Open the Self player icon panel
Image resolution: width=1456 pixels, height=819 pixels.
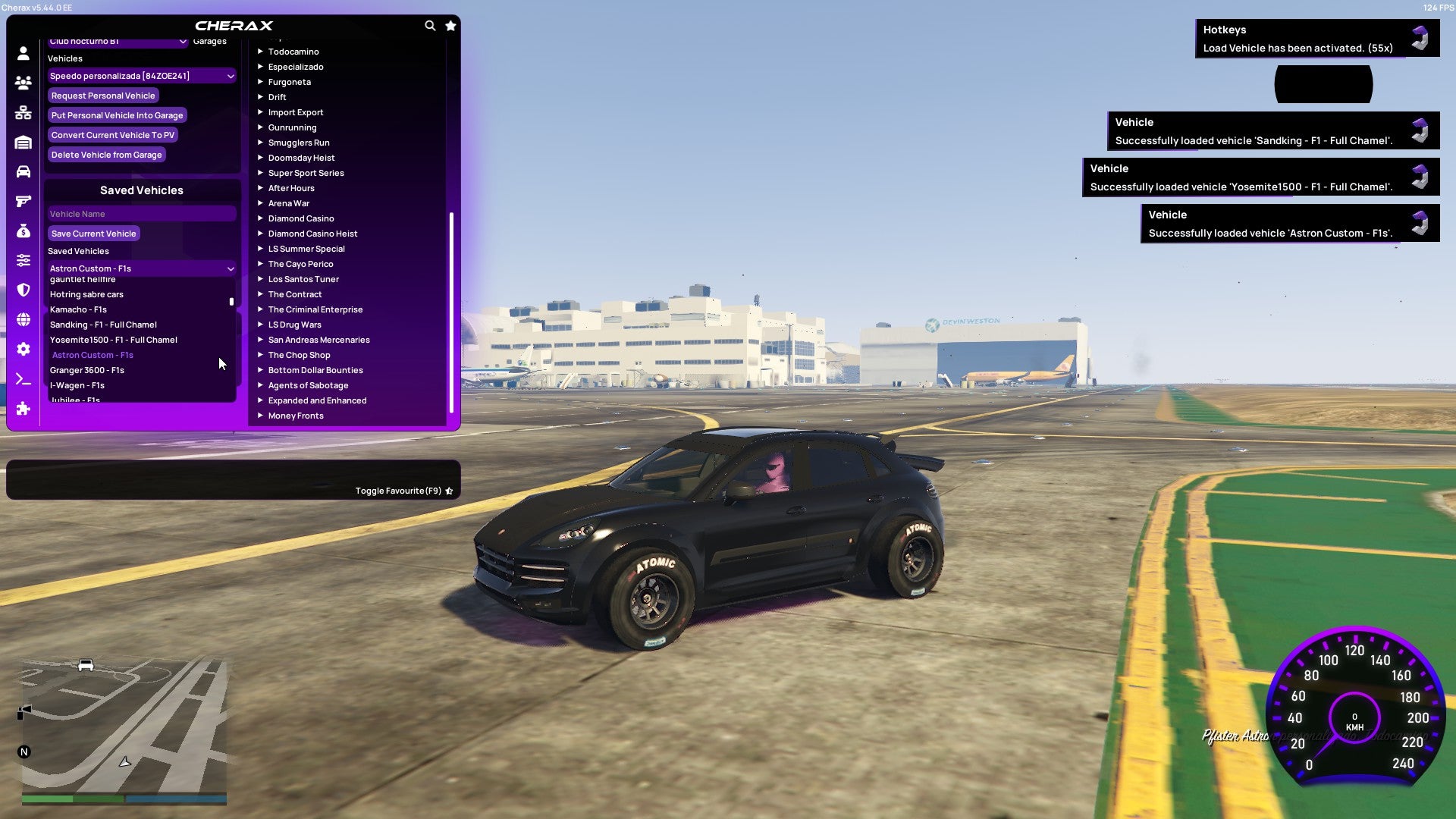pos(23,54)
